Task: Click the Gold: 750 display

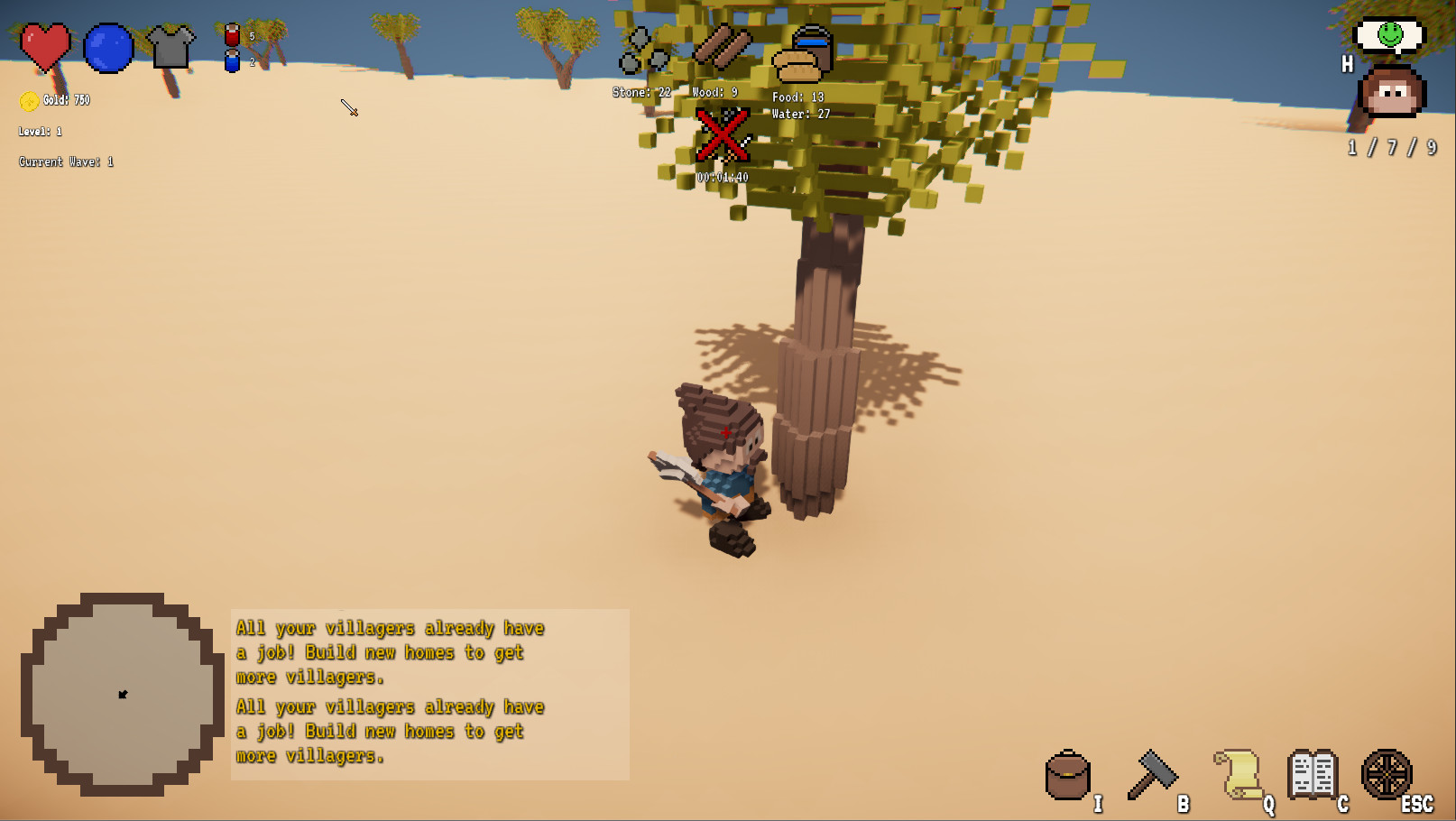Action: tap(57, 100)
